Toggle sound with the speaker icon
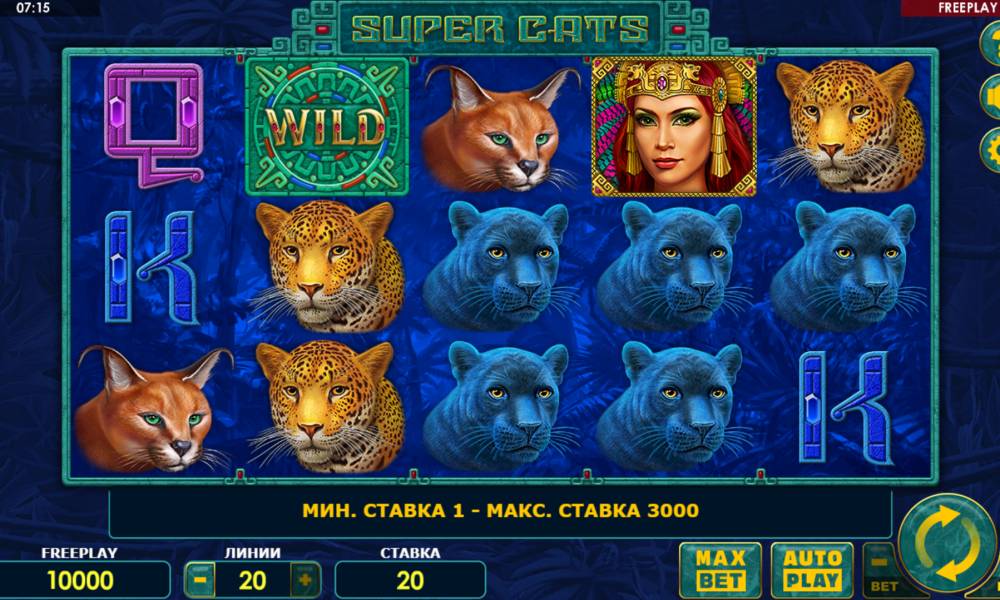Viewport: 1000px width, 600px height. [992, 96]
